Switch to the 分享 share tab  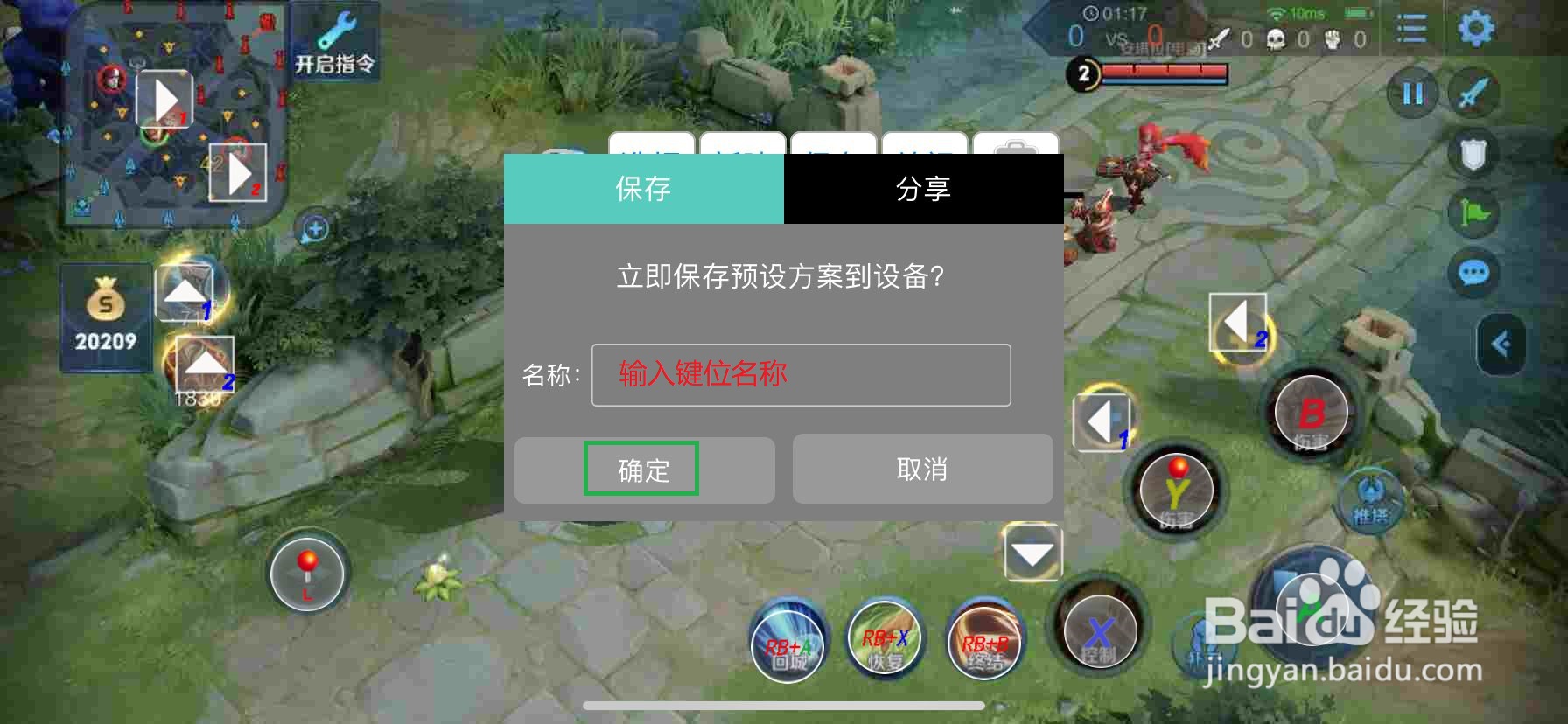(x=923, y=188)
